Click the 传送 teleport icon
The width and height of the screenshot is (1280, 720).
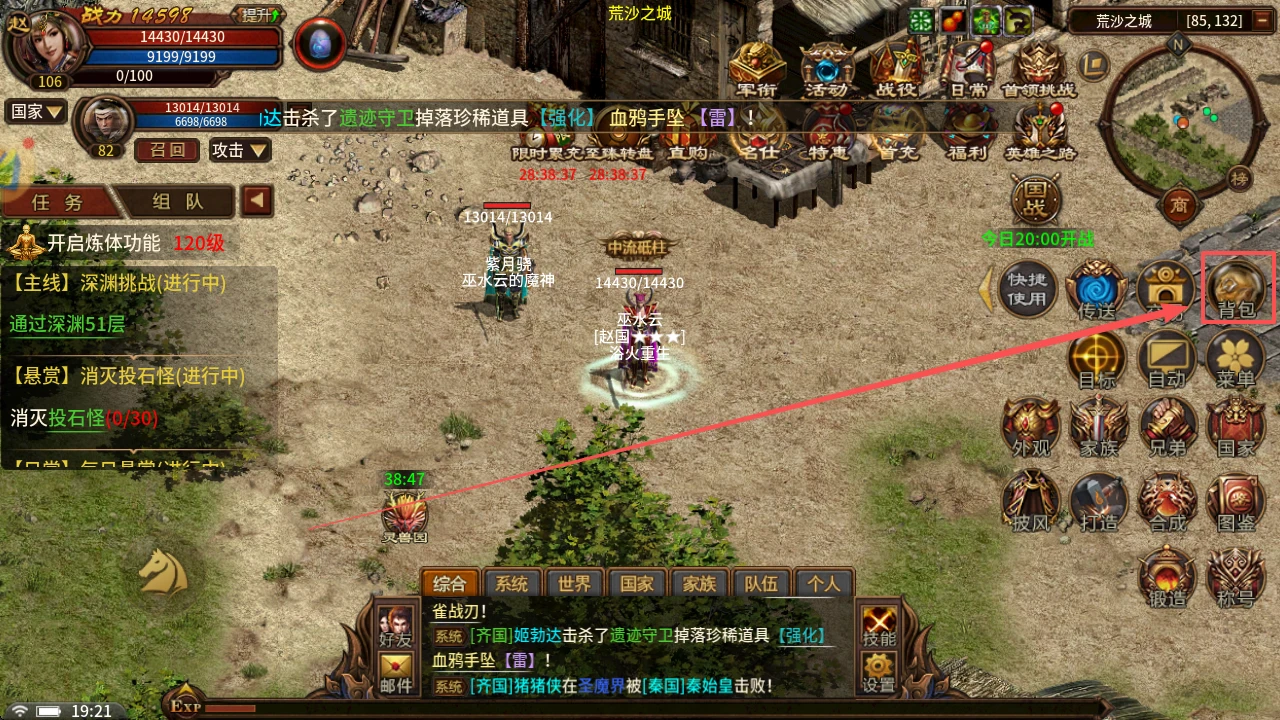pos(1097,288)
